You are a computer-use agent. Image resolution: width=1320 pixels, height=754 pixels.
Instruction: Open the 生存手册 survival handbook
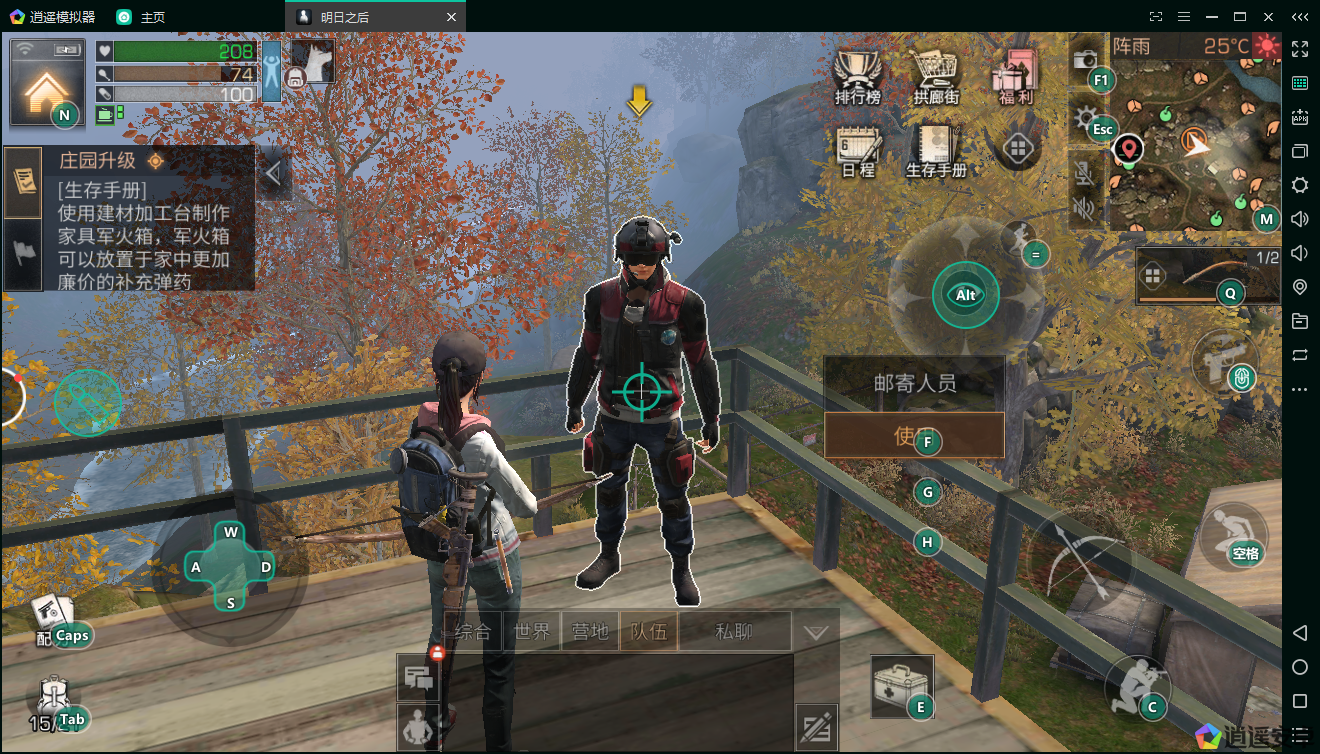click(935, 150)
